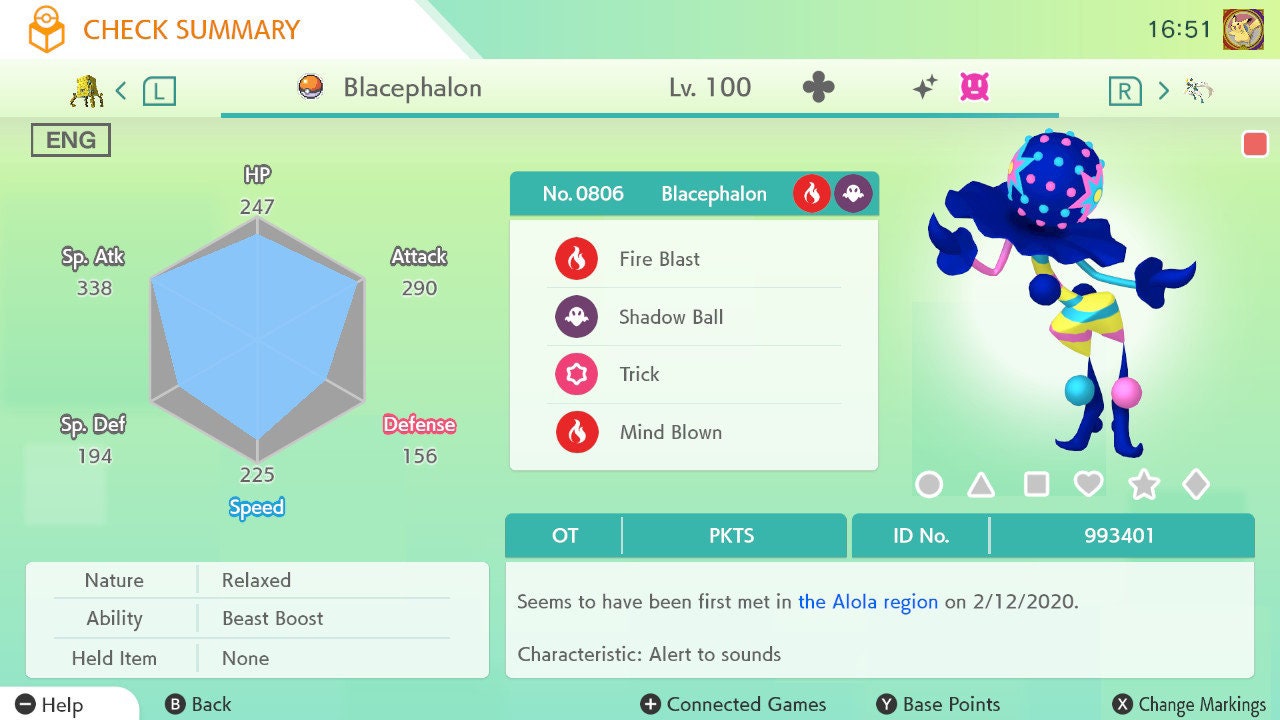The width and height of the screenshot is (1280, 720).
Task: Click the ENG language tag
Action: (x=70, y=140)
